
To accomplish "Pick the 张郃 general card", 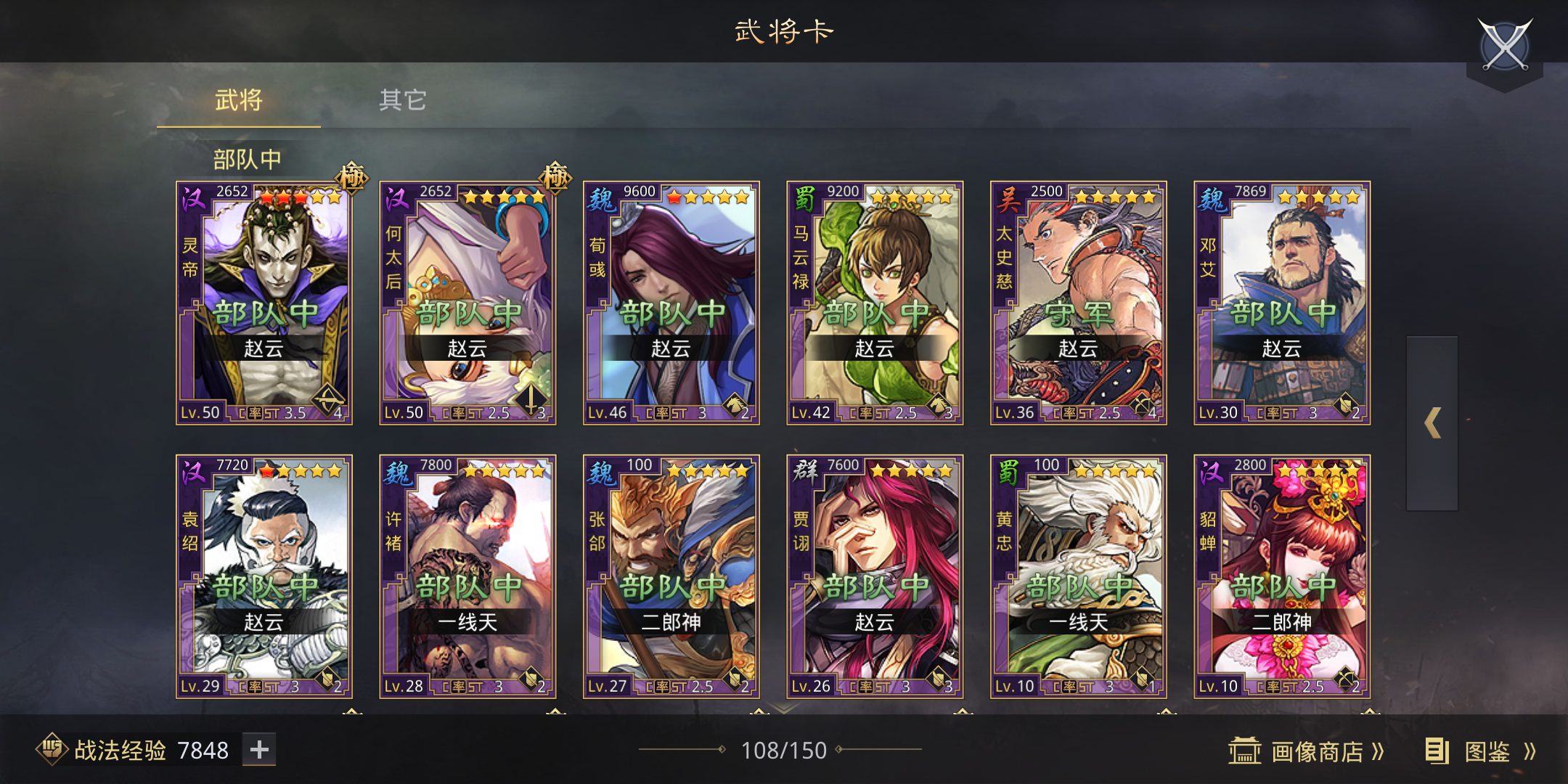I will [671, 577].
